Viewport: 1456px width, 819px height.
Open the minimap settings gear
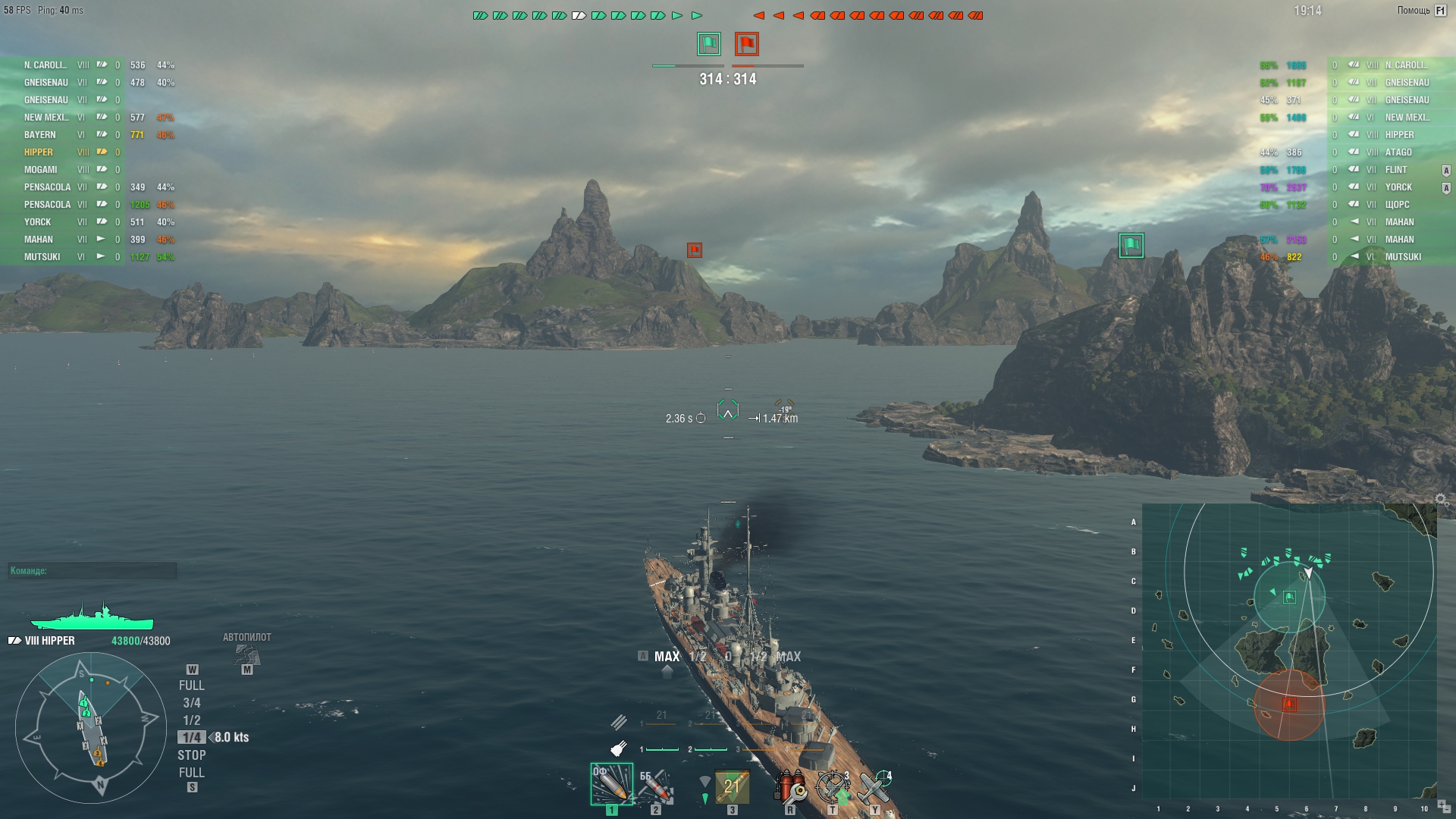pos(1442,500)
